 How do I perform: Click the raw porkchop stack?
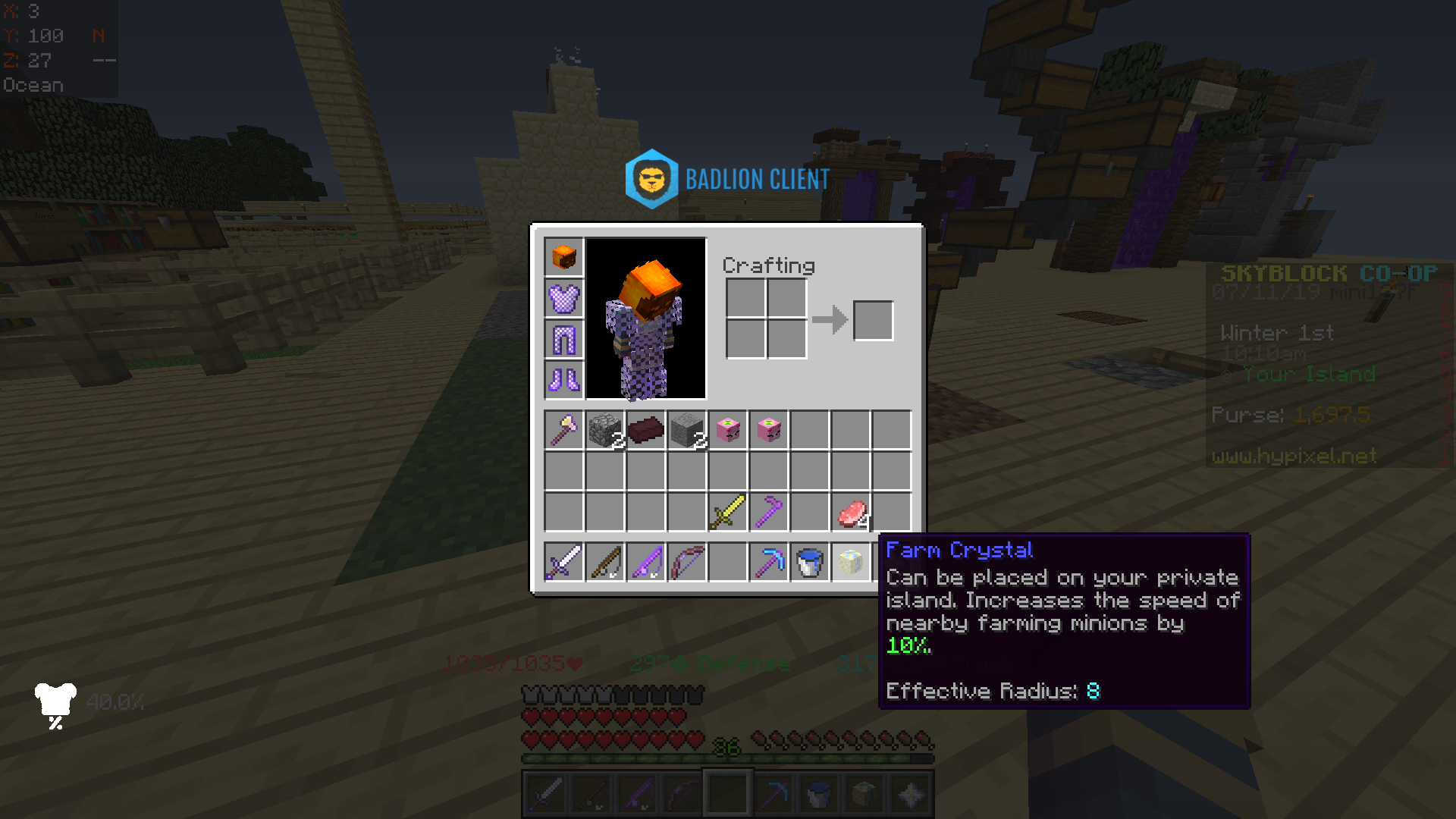tap(850, 513)
